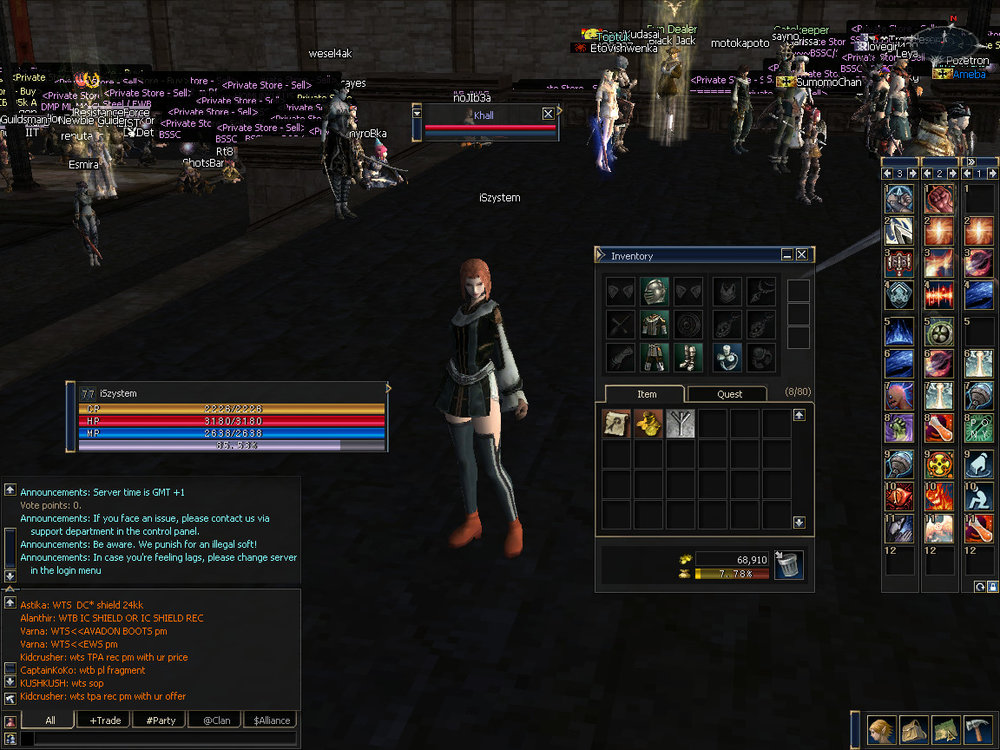Minimize the Inventory window
This screenshot has height=750, width=1000.
click(x=787, y=255)
